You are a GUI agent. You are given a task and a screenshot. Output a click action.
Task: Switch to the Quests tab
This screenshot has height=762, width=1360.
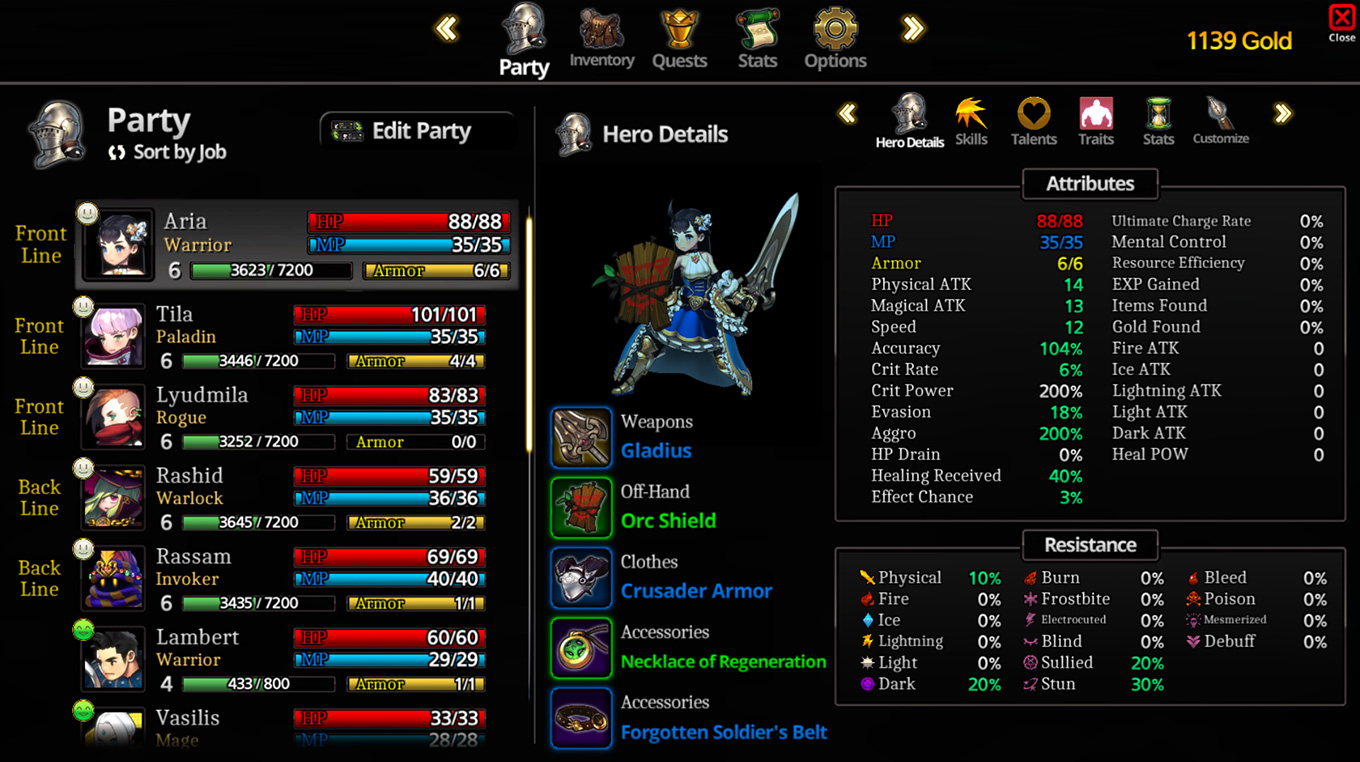679,40
